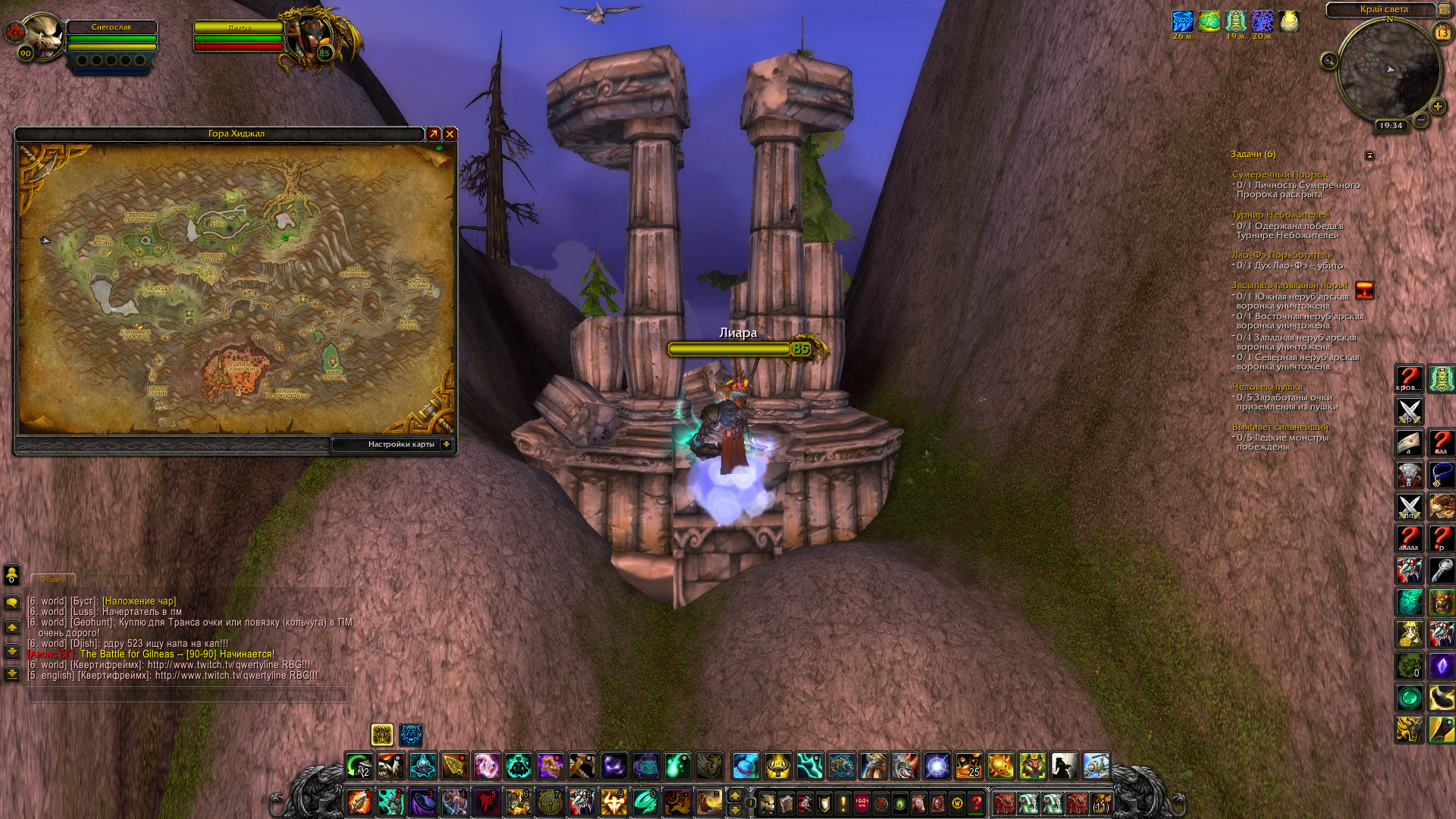Close the Гора Хиджал map window
The width and height of the screenshot is (1456, 819).
point(450,134)
